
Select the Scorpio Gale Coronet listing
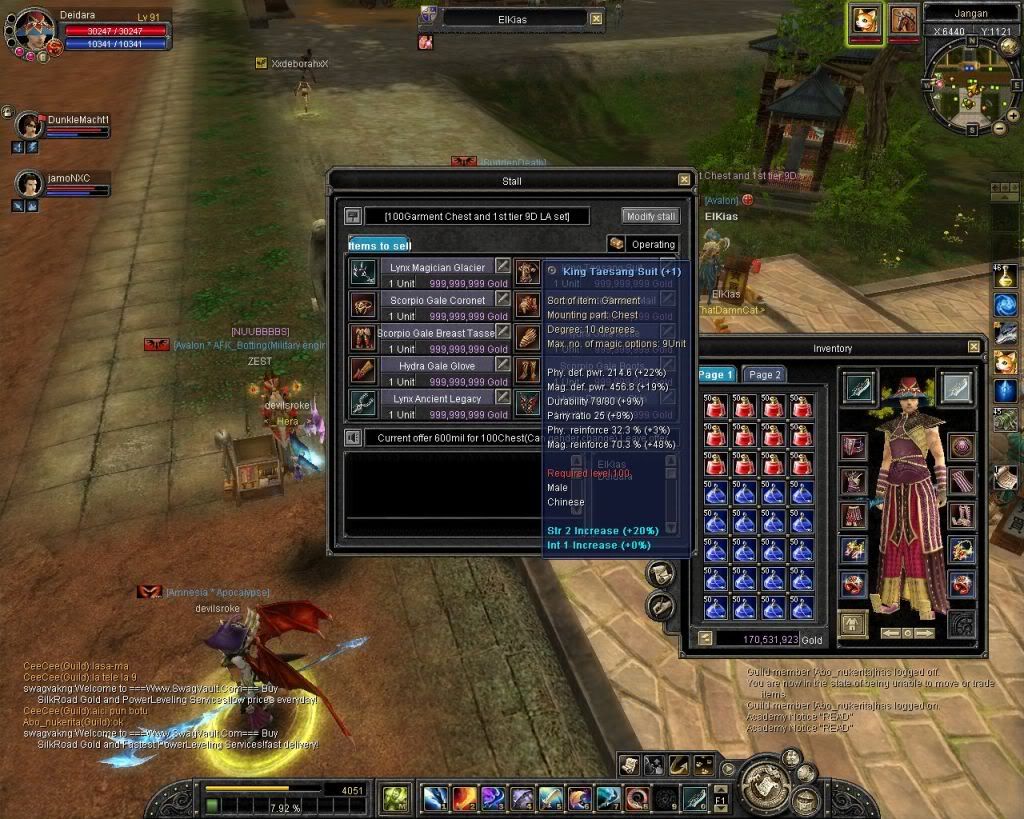[x=438, y=300]
